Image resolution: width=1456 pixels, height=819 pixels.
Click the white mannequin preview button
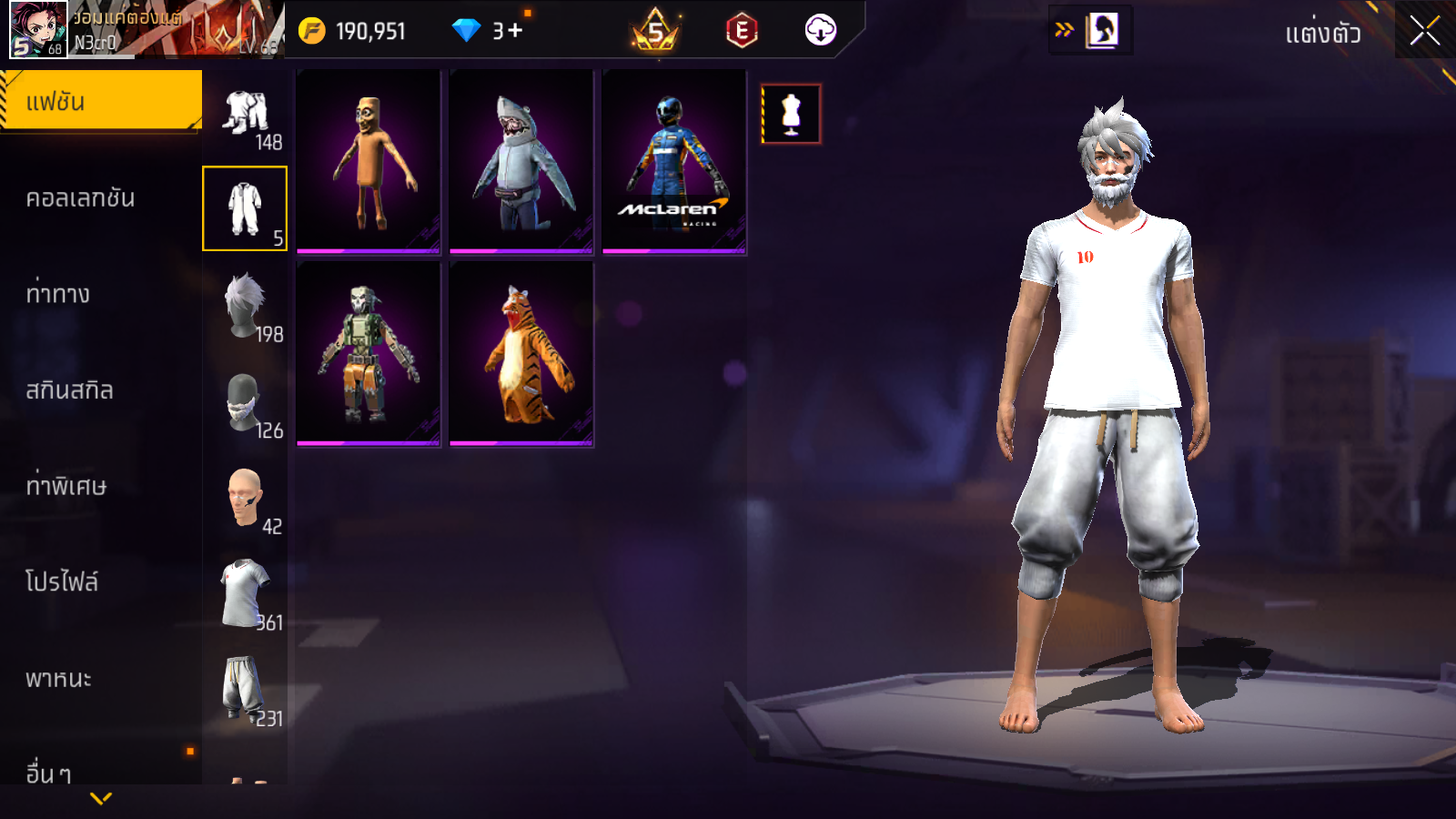pos(791,114)
